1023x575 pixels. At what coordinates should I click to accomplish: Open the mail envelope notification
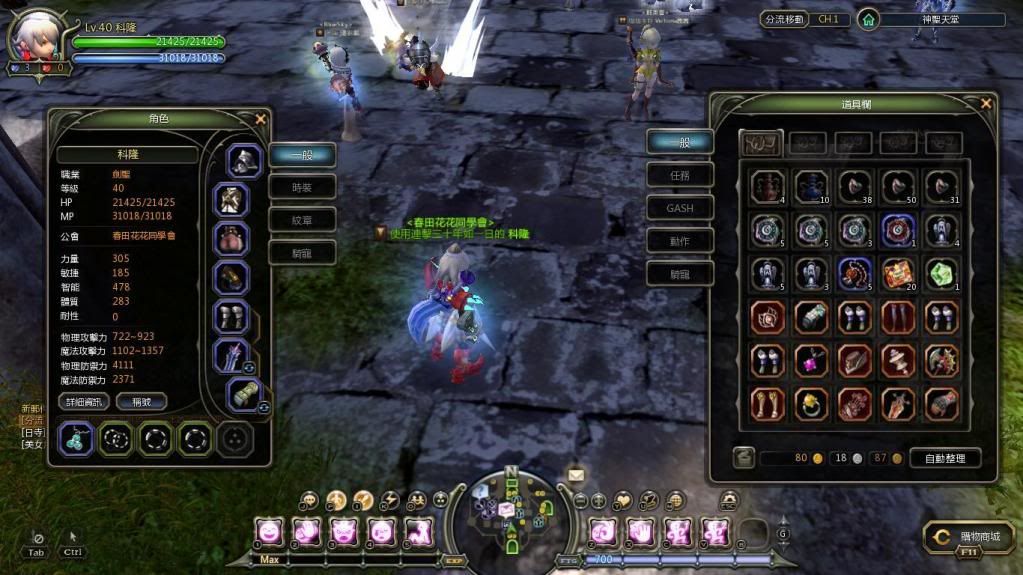[576, 474]
